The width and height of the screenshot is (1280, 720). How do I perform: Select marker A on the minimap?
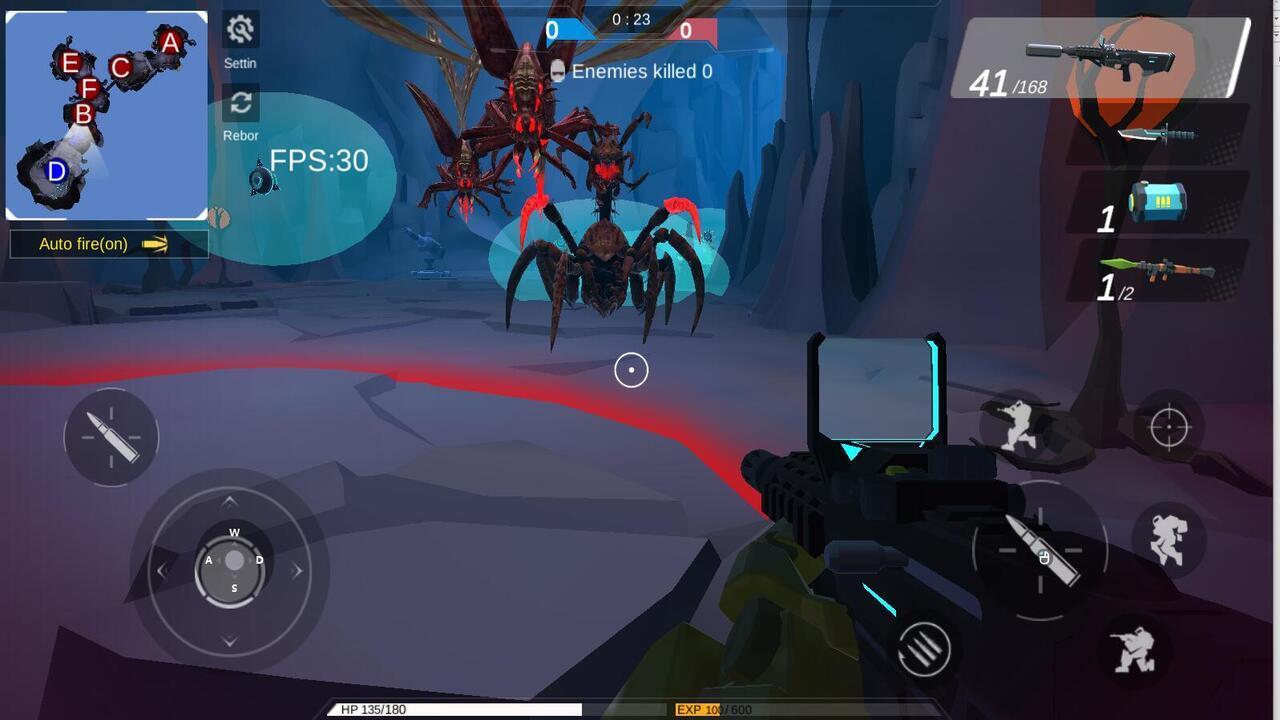tap(168, 42)
